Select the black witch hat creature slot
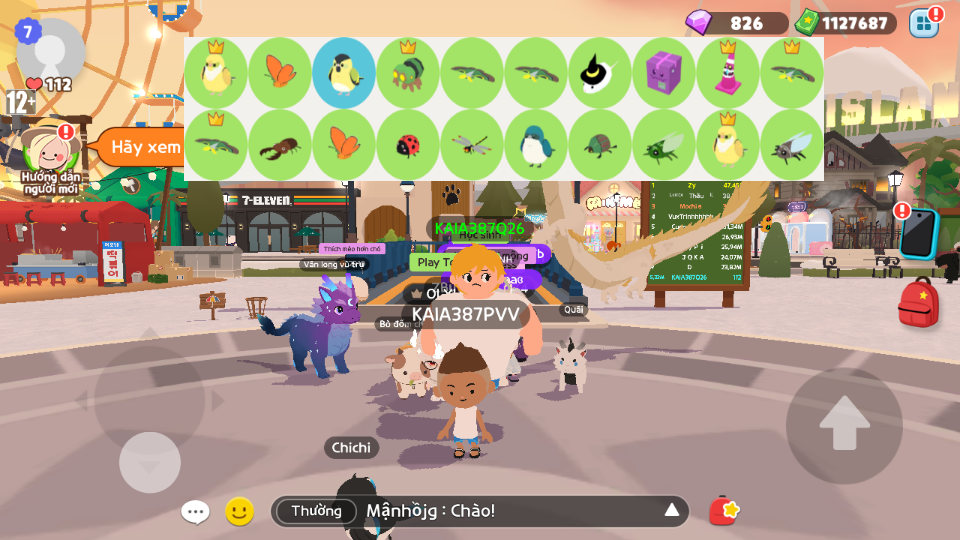The width and height of the screenshot is (960, 540). [600, 73]
